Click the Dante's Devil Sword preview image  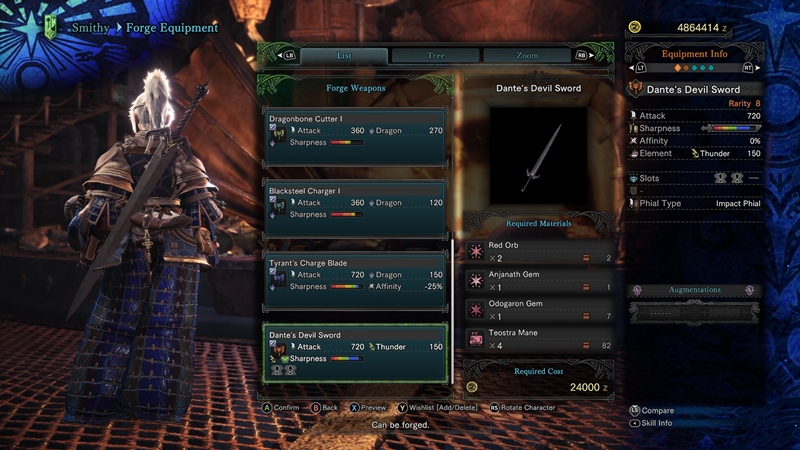point(538,157)
